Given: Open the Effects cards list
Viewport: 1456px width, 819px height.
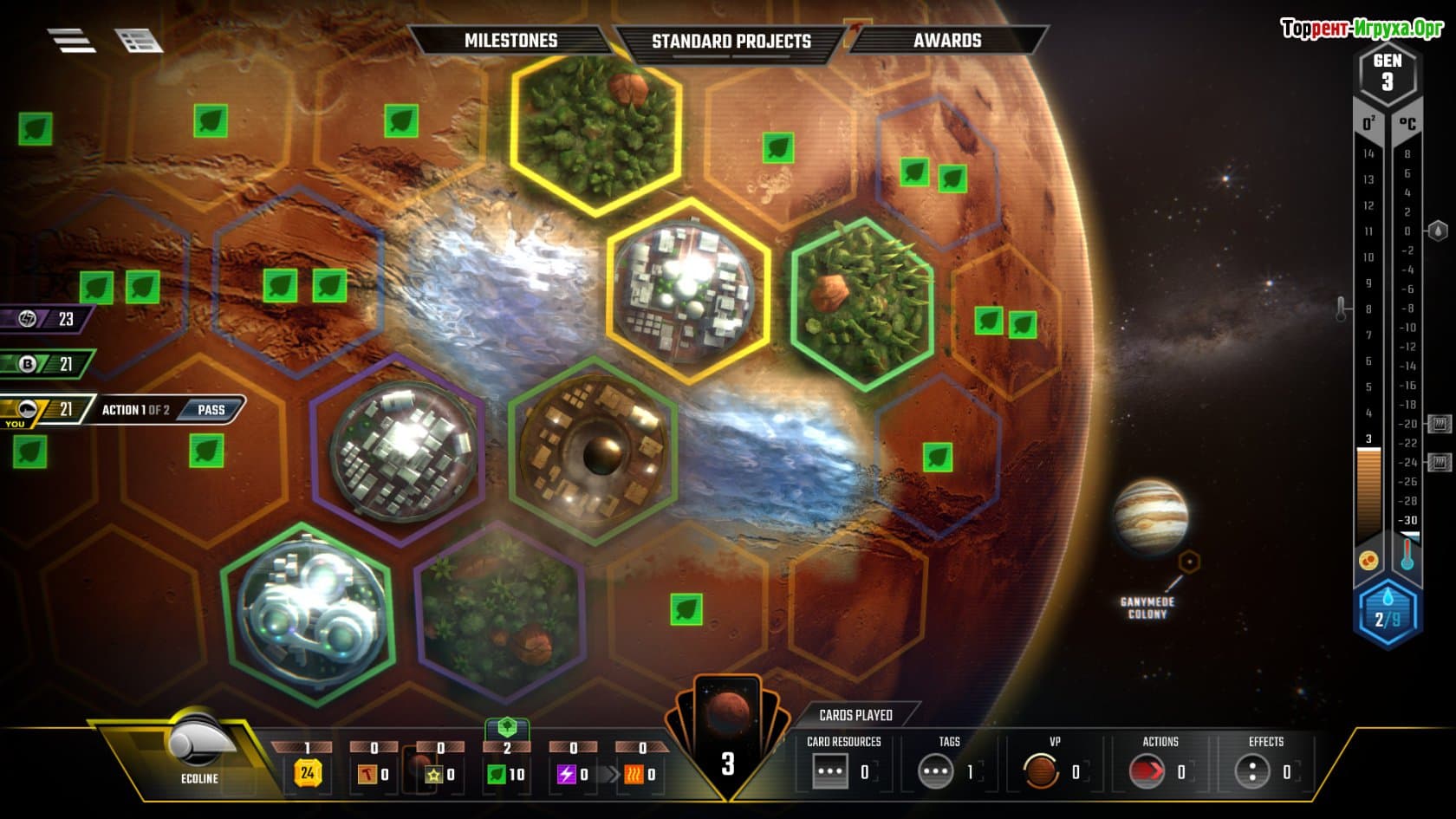Looking at the screenshot, I should coord(1252,771).
